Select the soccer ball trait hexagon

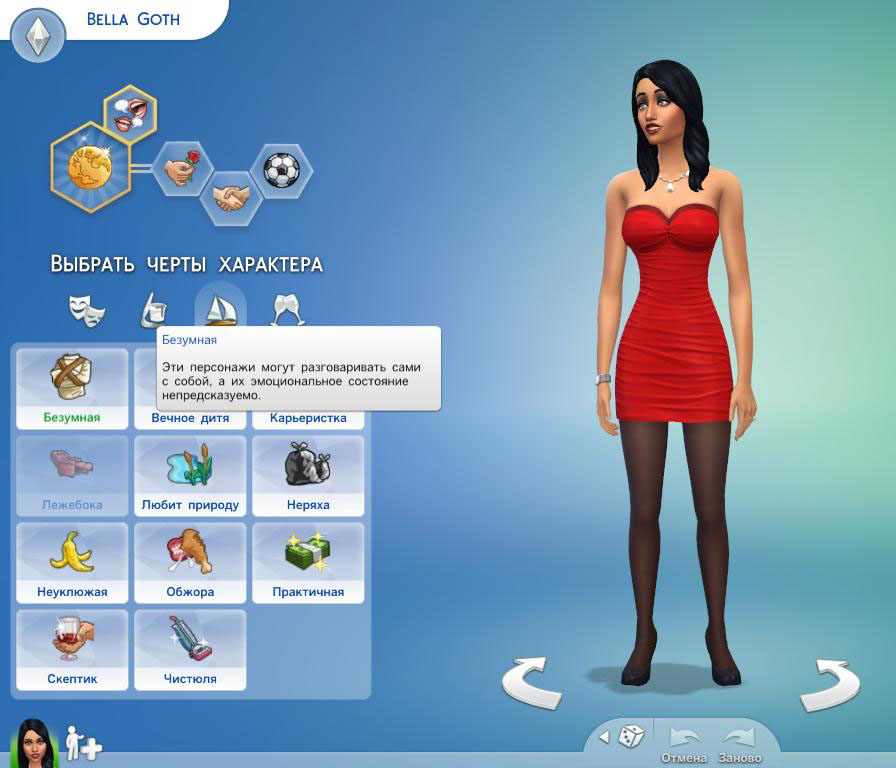[x=281, y=170]
